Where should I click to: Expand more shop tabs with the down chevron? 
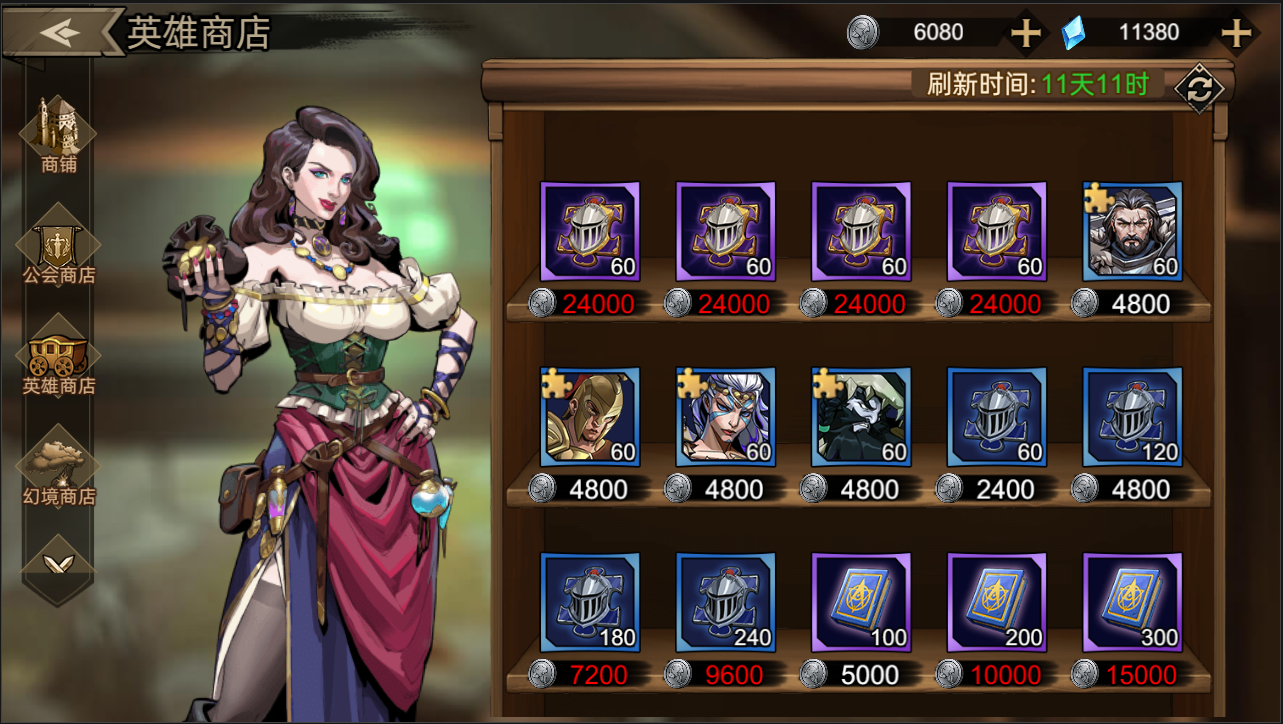coord(59,564)
